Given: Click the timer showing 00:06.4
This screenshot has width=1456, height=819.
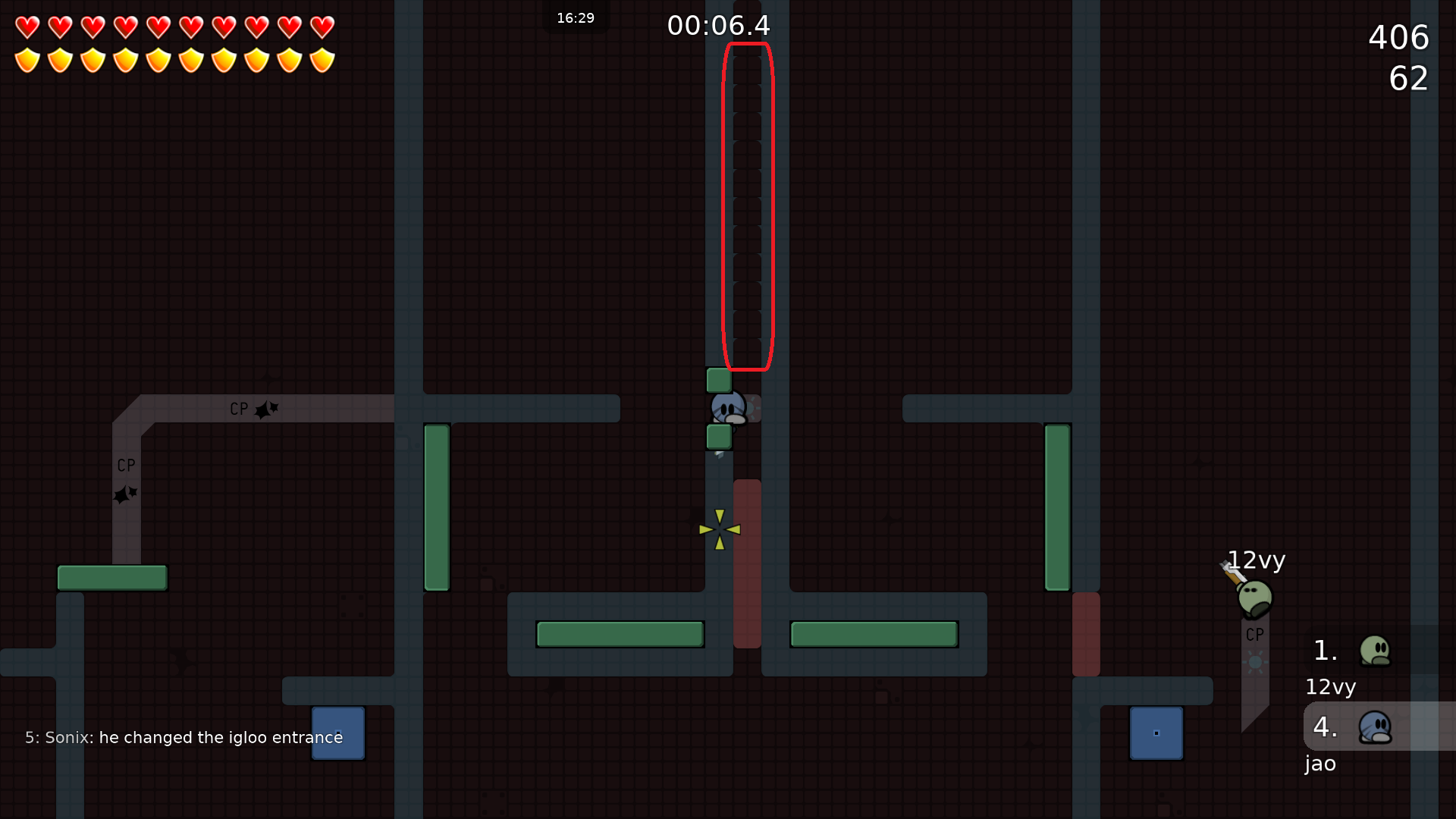Looking at the screenshot, I should click(x=717, y=25).
